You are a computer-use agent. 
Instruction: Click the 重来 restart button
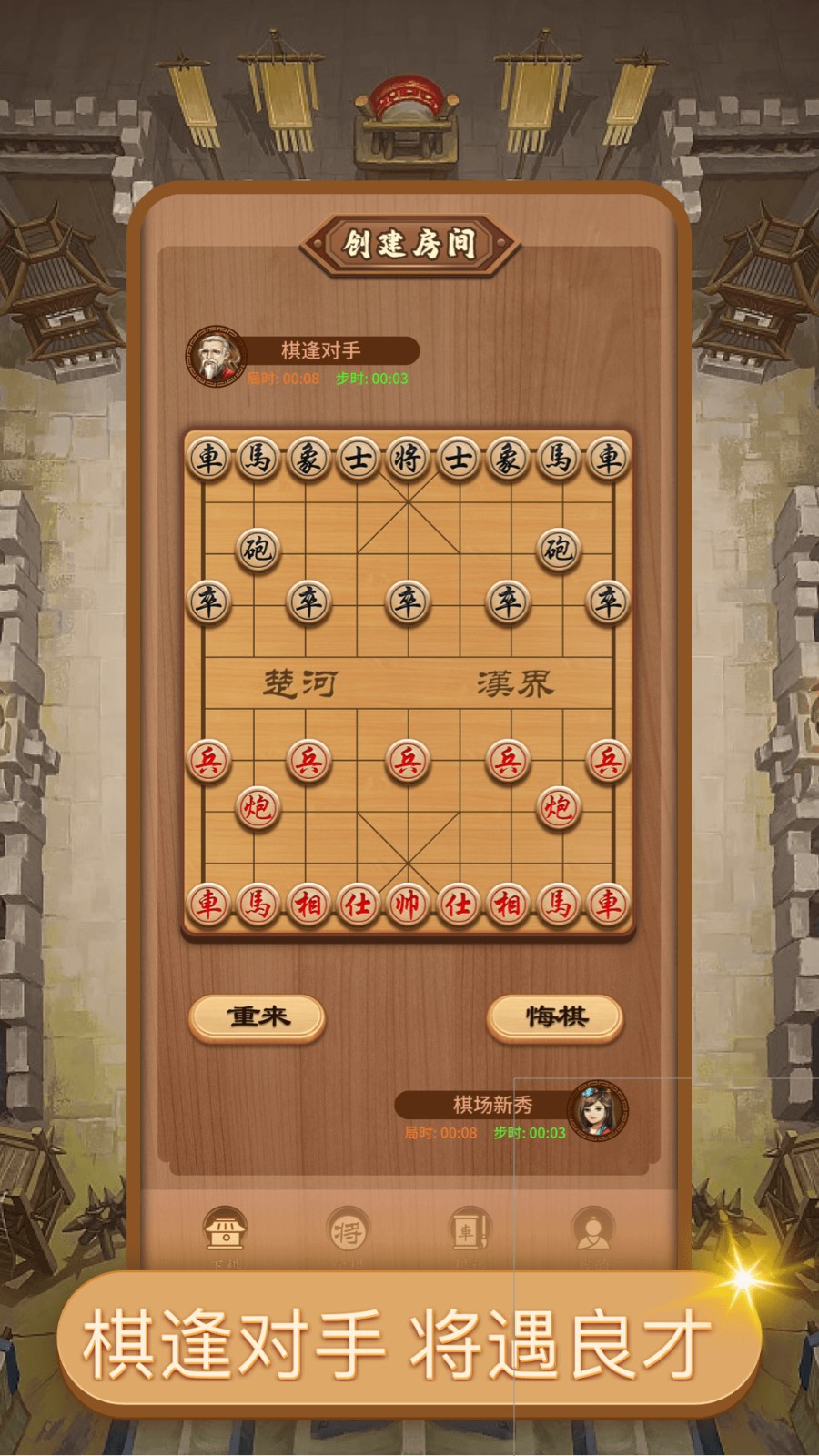pos(258,1016)
